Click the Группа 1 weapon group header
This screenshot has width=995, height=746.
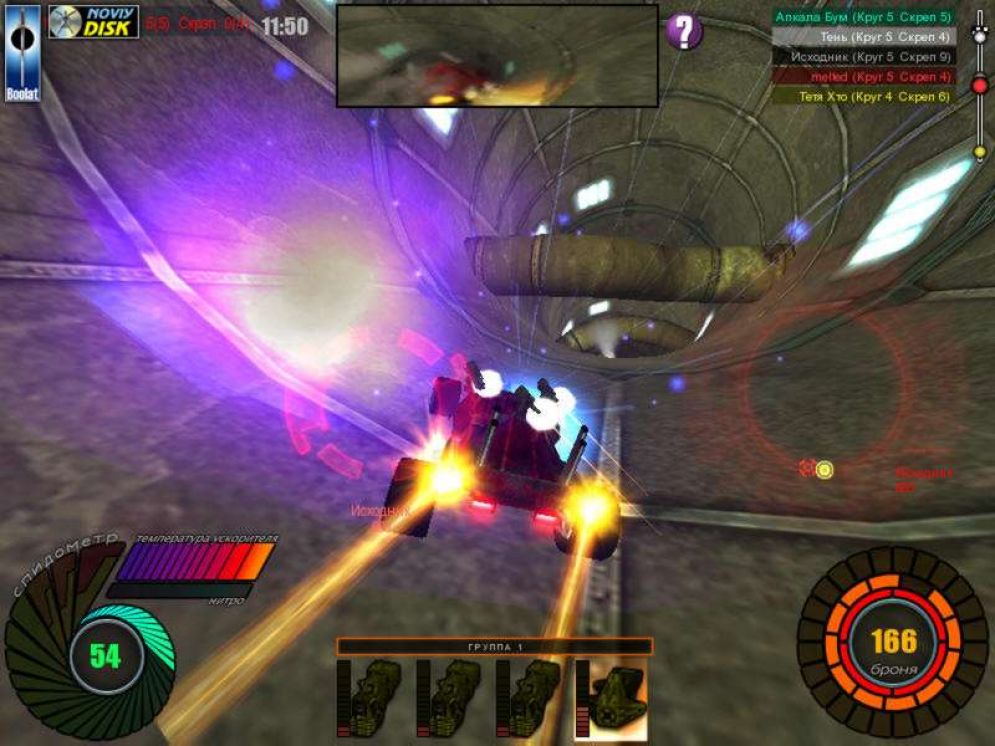point(495,647)
